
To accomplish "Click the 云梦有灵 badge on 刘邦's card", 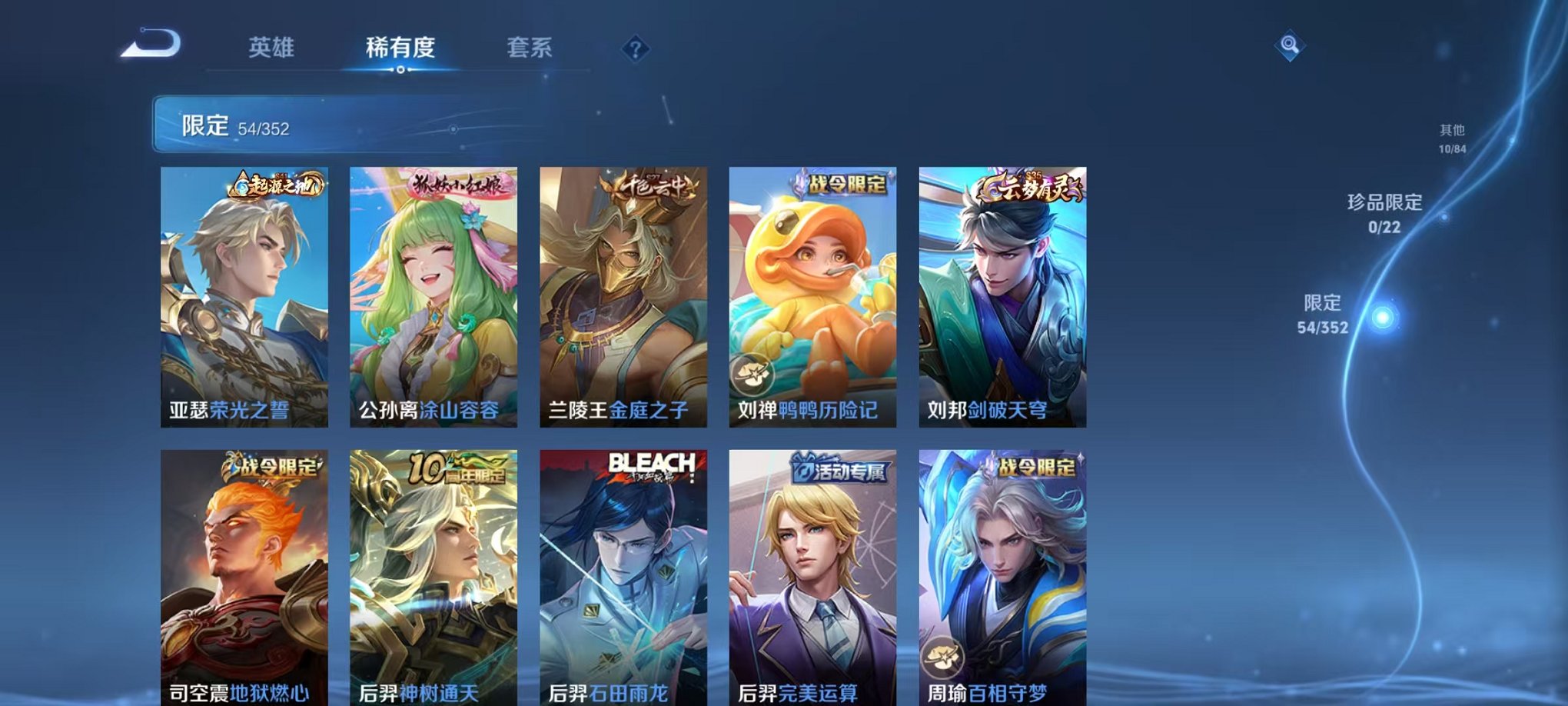I will pyautogui.click(x=1030, y=185).
